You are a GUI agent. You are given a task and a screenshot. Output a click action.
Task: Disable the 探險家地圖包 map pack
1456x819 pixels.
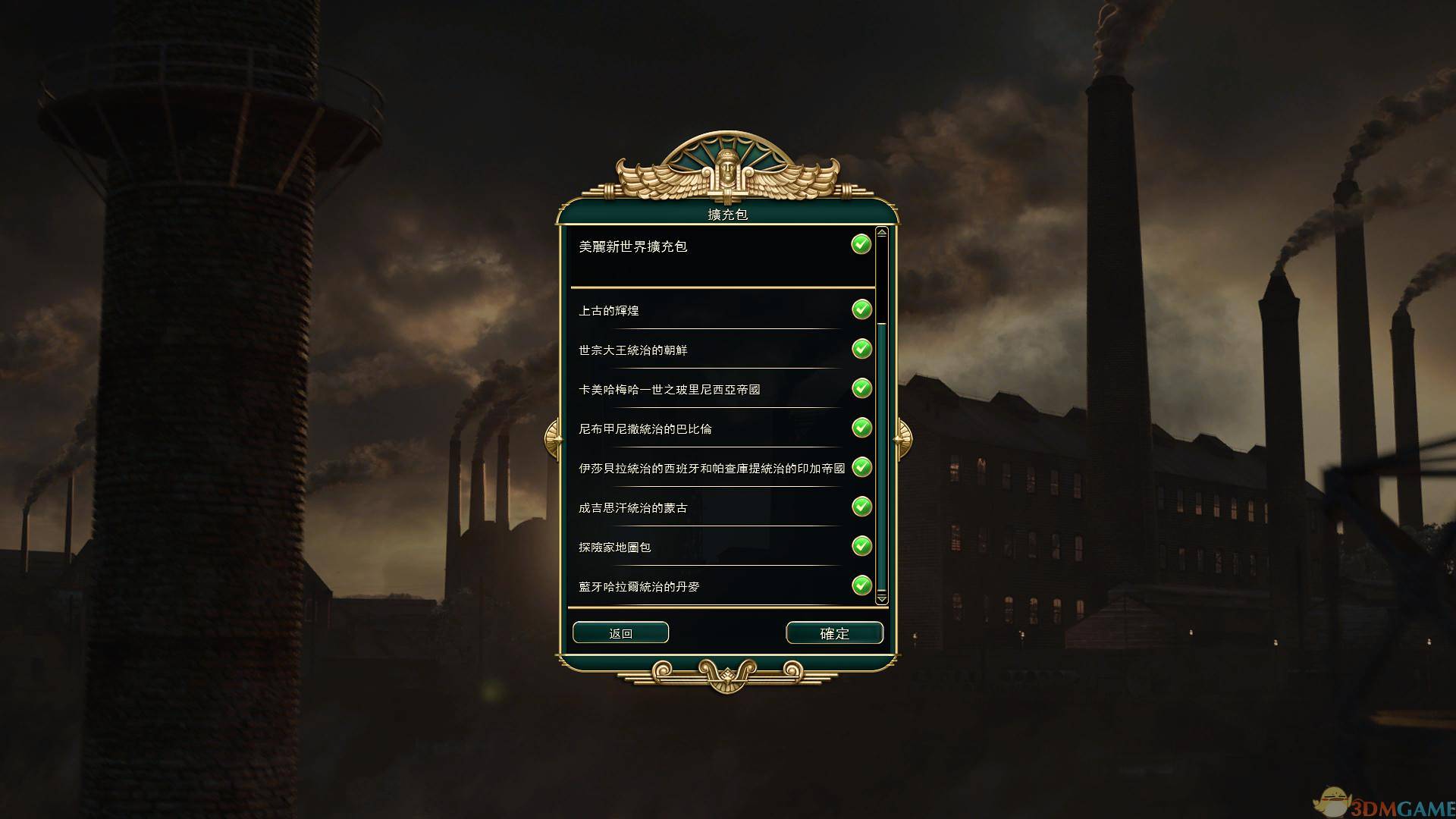click(861, 546)
